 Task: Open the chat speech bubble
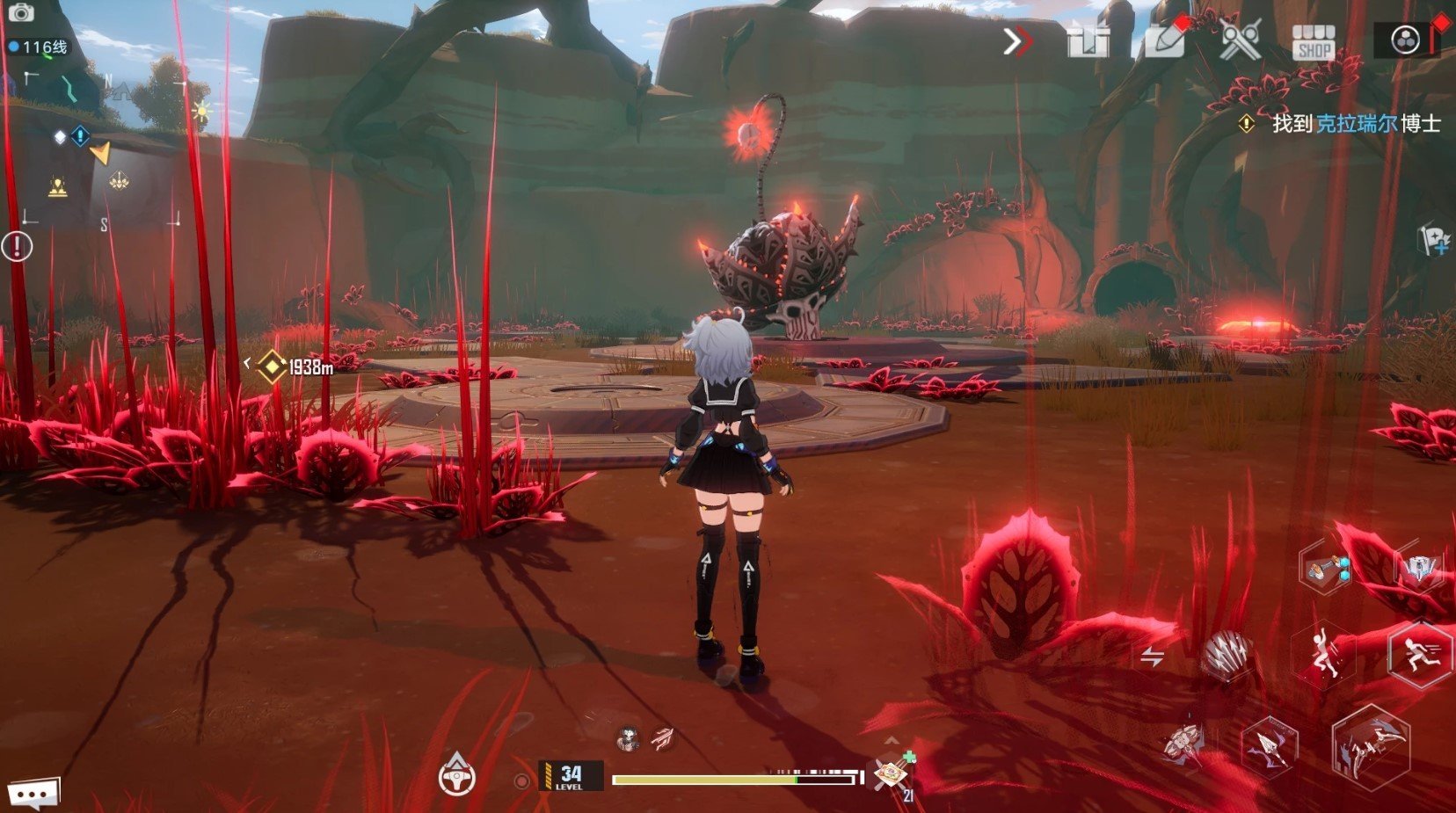pos(34,795)
